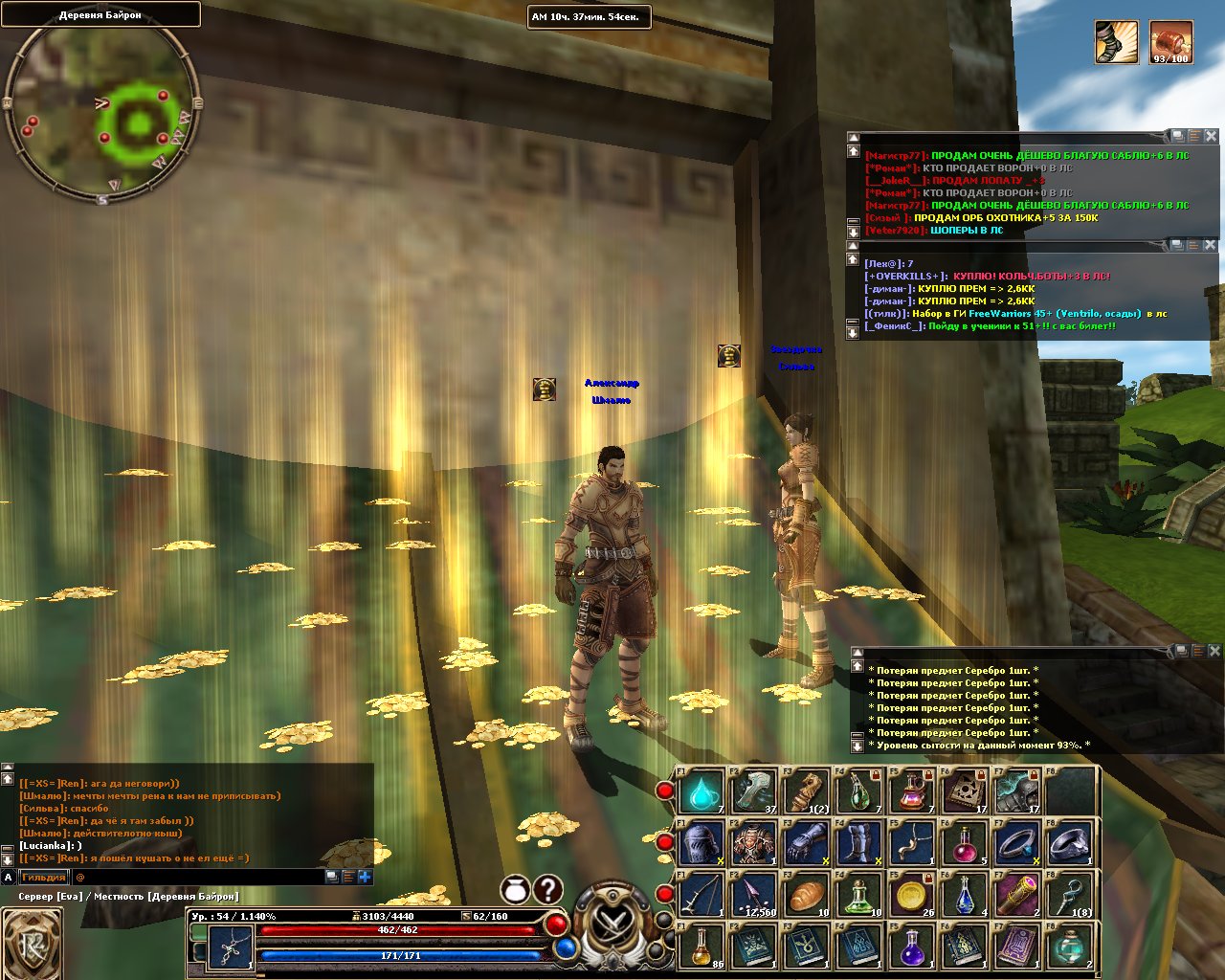Activate the glowing blue water drop slot
1225x980 pixels.
click(x=702, y=792)
